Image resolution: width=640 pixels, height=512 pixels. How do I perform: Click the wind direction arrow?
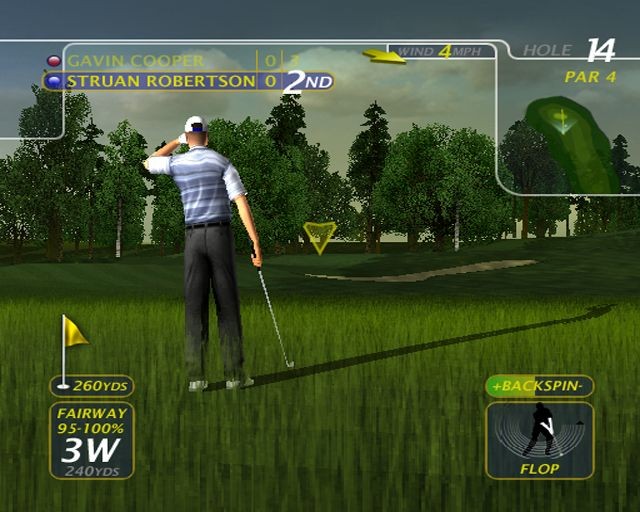(384, 56)
